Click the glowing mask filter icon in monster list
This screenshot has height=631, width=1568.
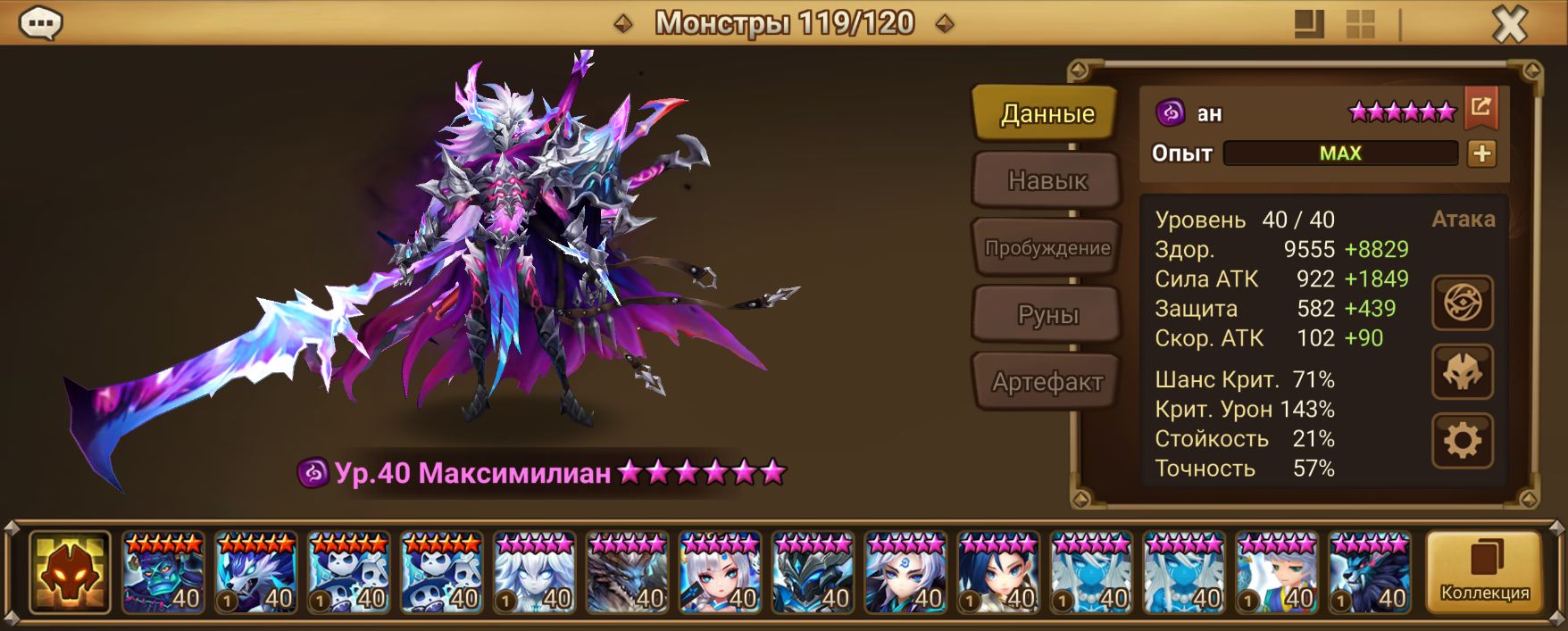70,572
